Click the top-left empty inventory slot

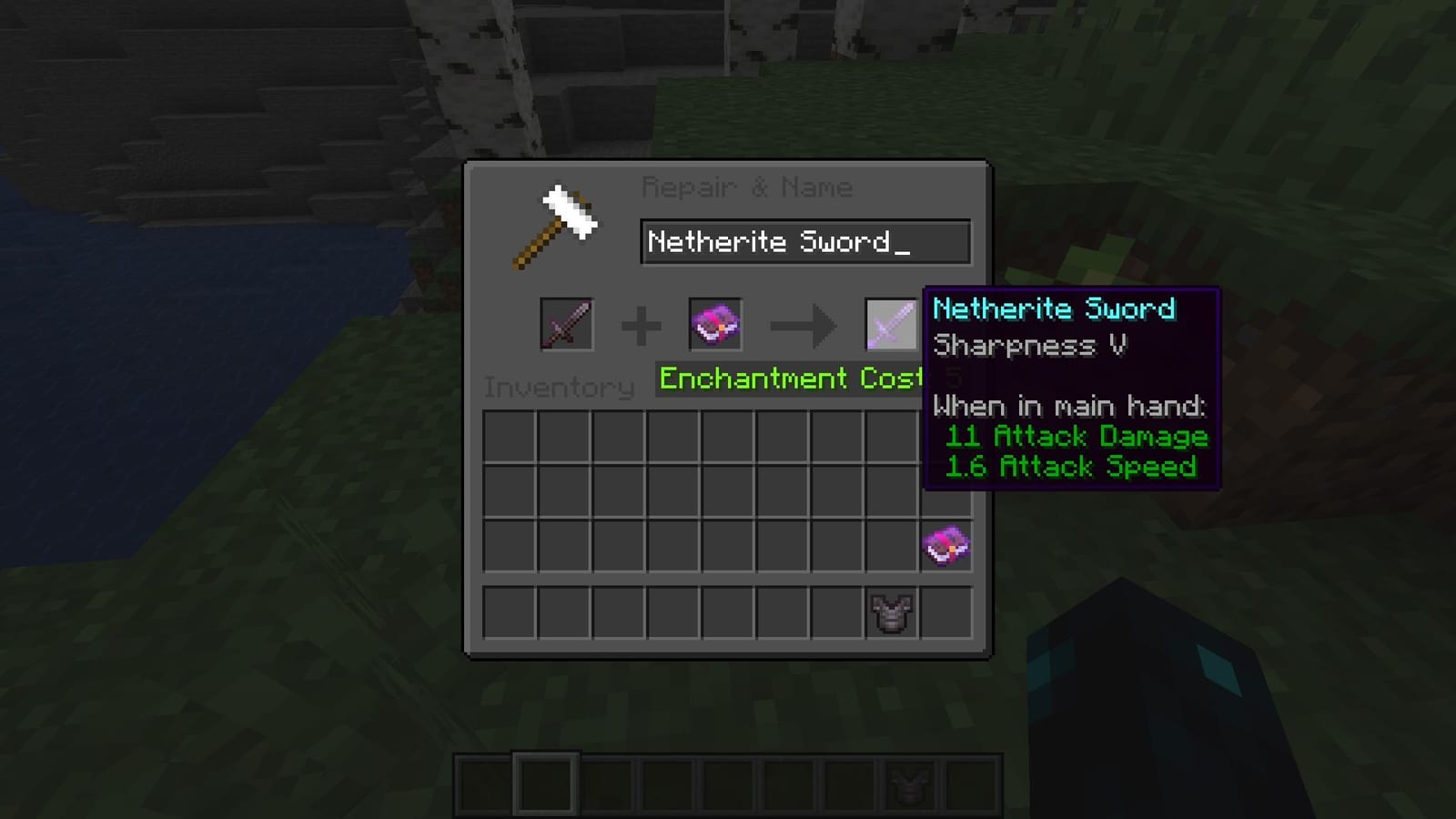click(x=511, y=437)
